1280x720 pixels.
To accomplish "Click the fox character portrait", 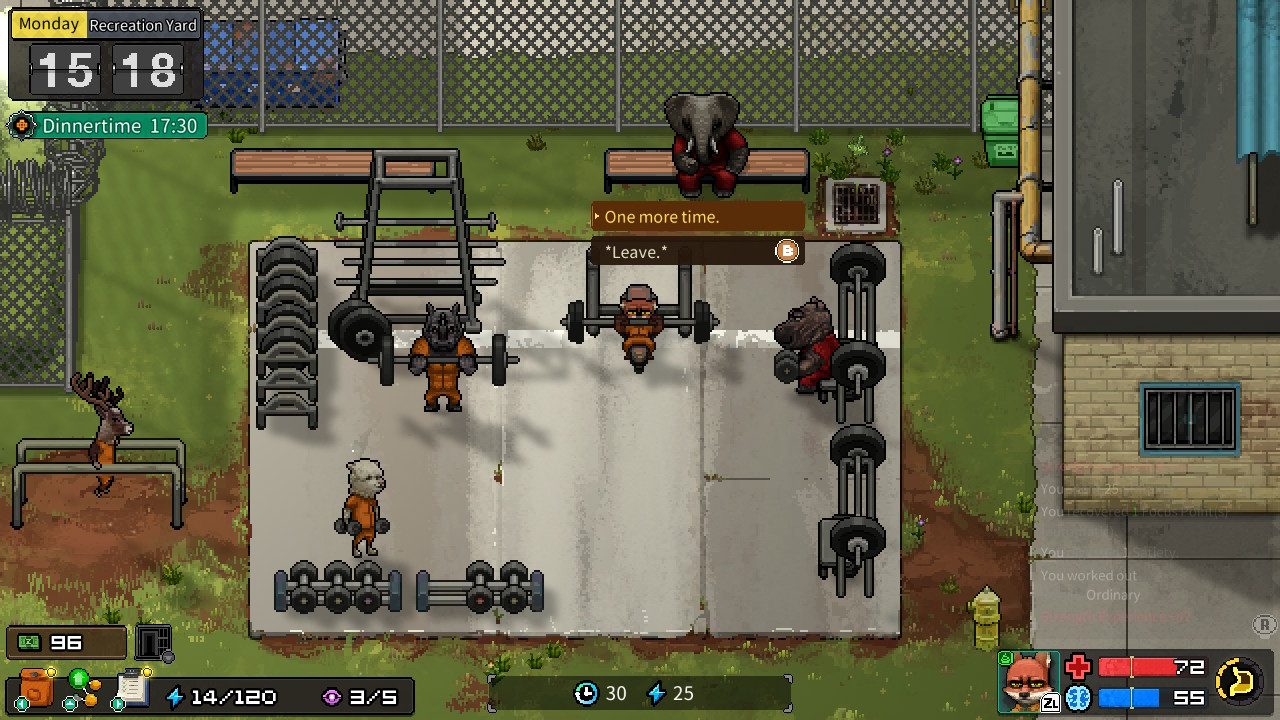I will point(1027,682).
